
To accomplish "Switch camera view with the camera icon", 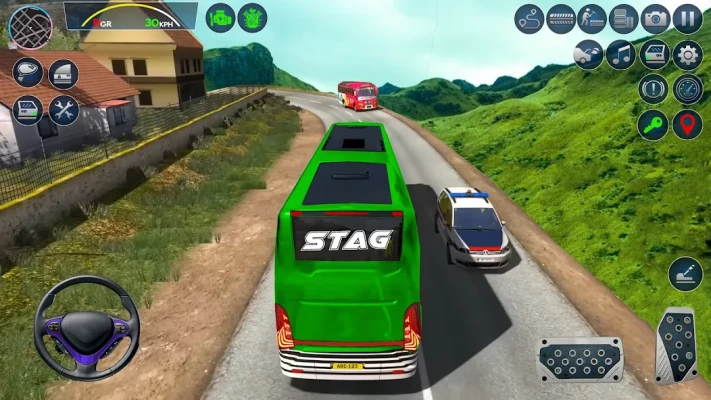I will pyautogui.click(x=655, y=19).
